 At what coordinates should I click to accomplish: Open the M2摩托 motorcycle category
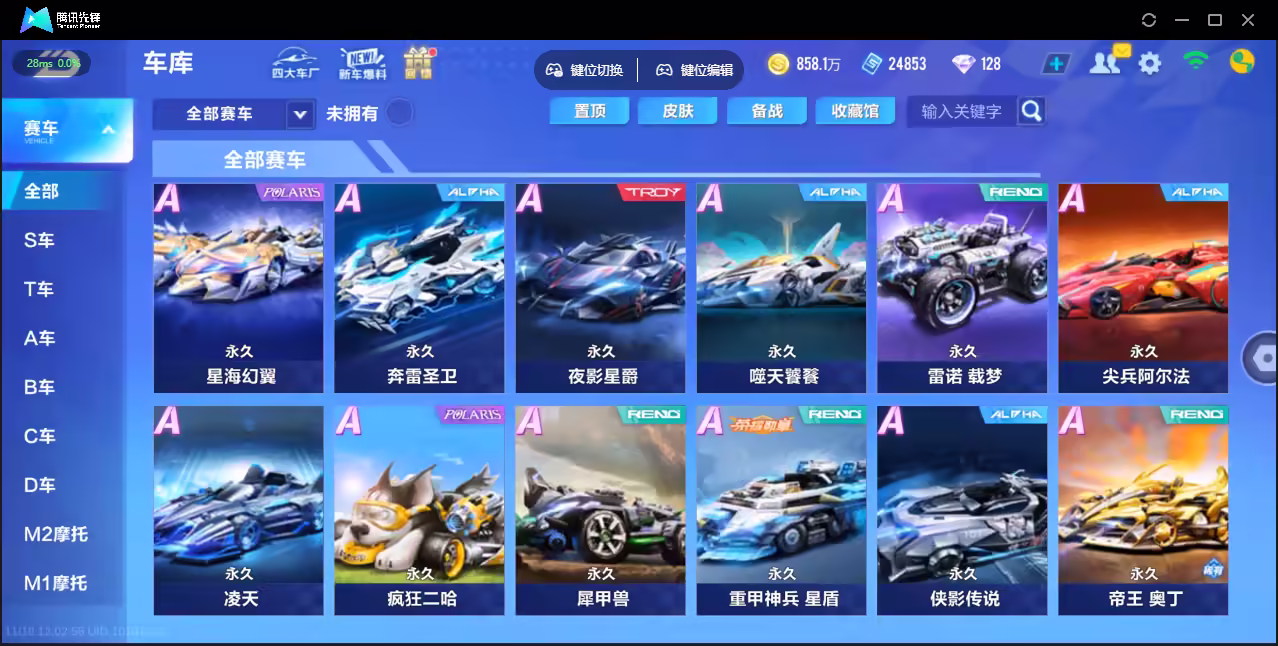click(56, 534)
